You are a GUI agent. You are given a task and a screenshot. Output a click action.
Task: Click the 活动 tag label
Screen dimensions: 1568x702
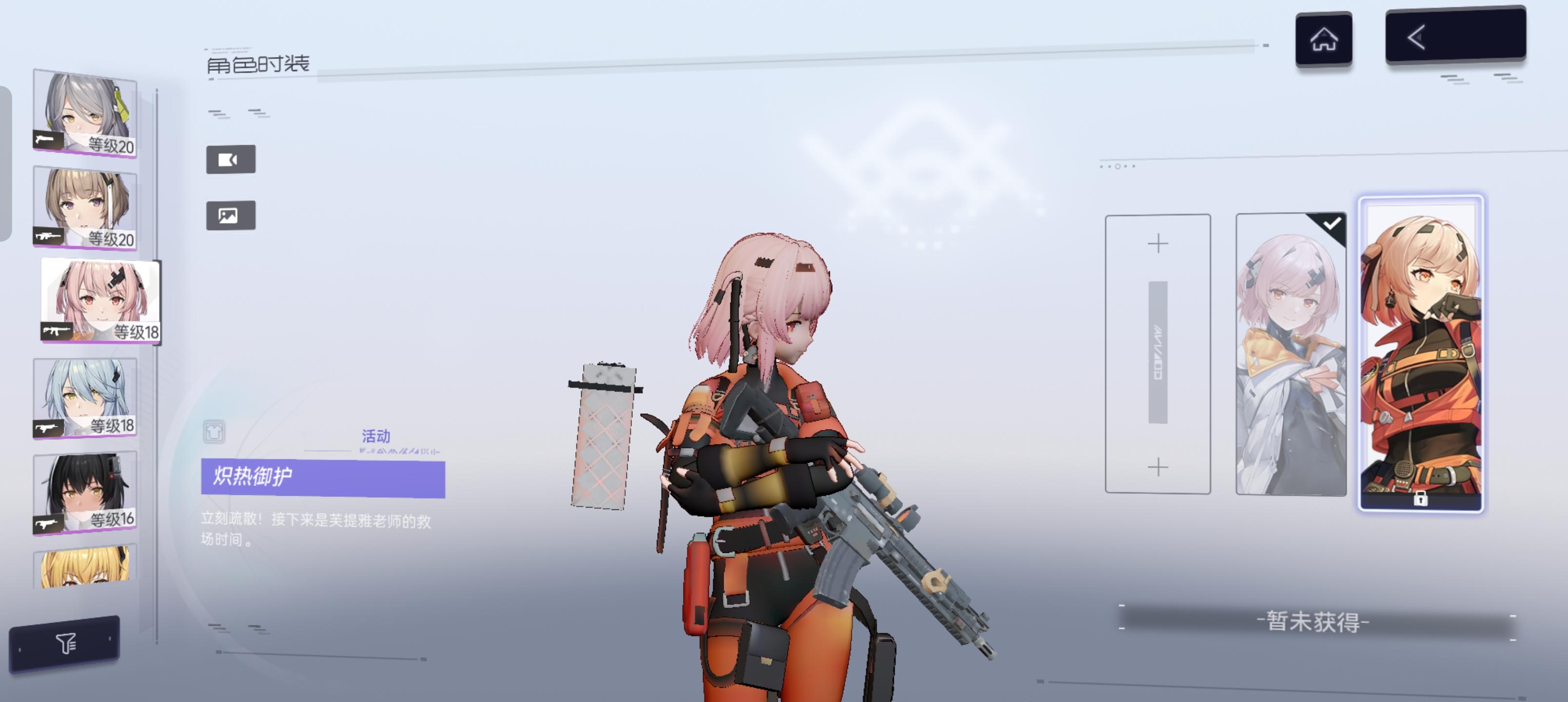(x=375, y=436)
